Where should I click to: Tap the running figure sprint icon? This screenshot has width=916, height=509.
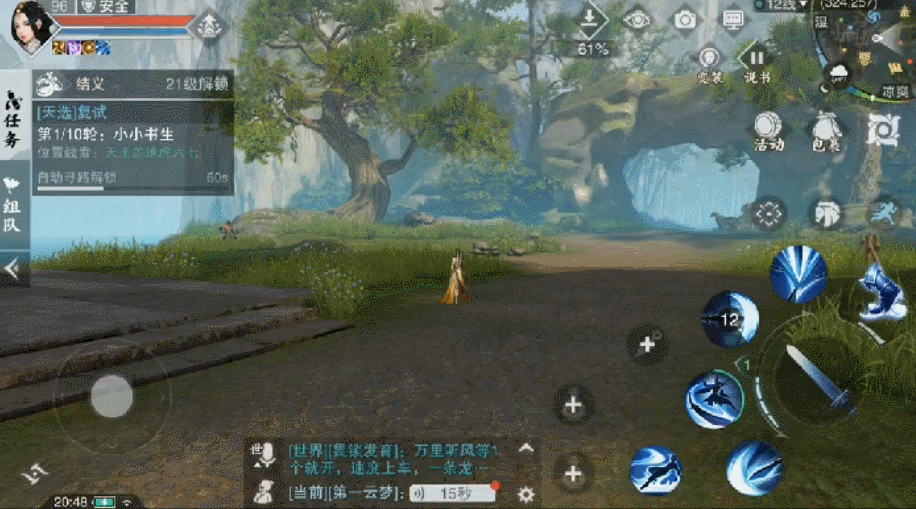point(882,211)
